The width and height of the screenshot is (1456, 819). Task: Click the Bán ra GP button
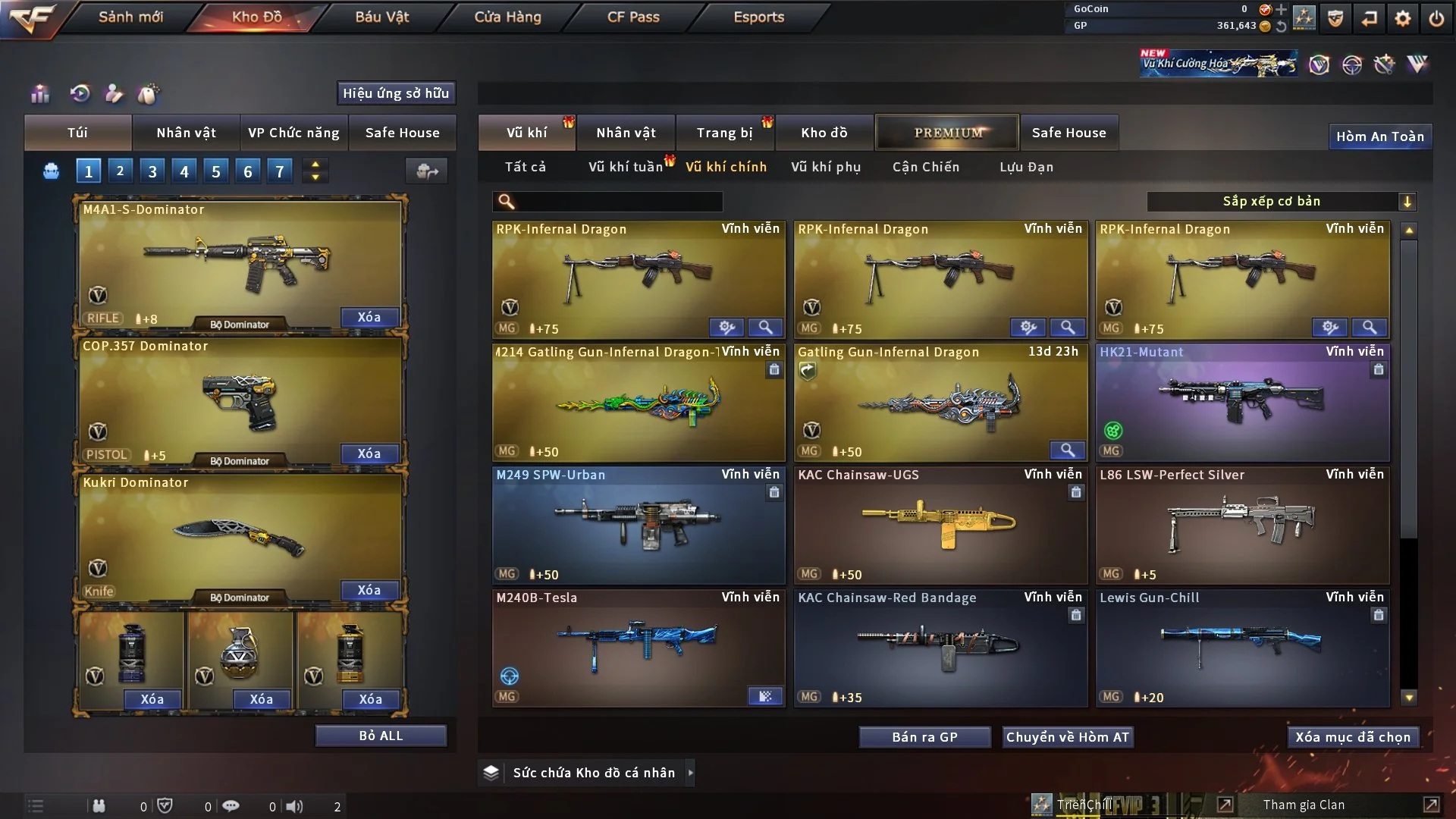[924, 736]
